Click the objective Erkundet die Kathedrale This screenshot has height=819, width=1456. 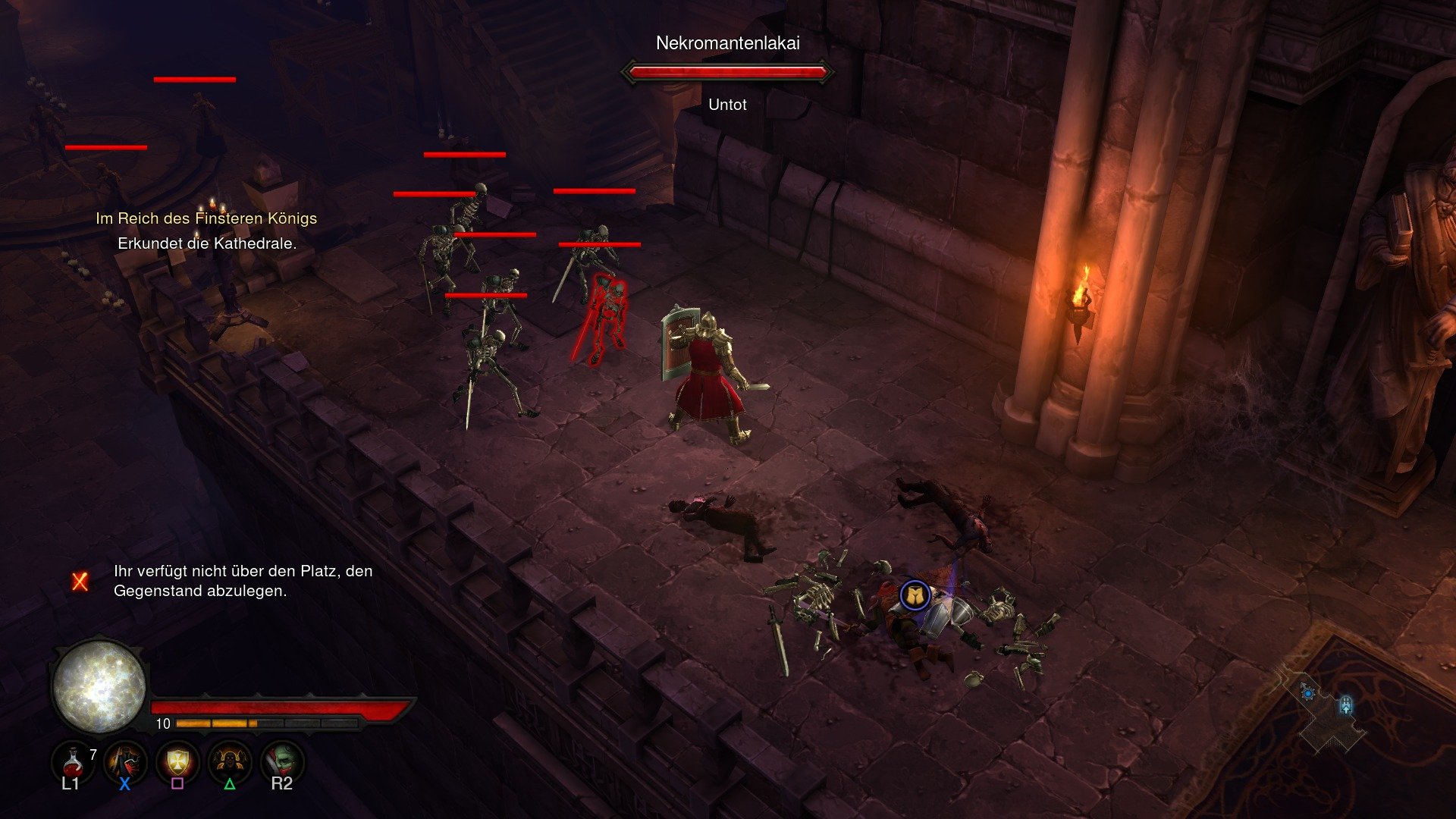[x=206, y=244]
